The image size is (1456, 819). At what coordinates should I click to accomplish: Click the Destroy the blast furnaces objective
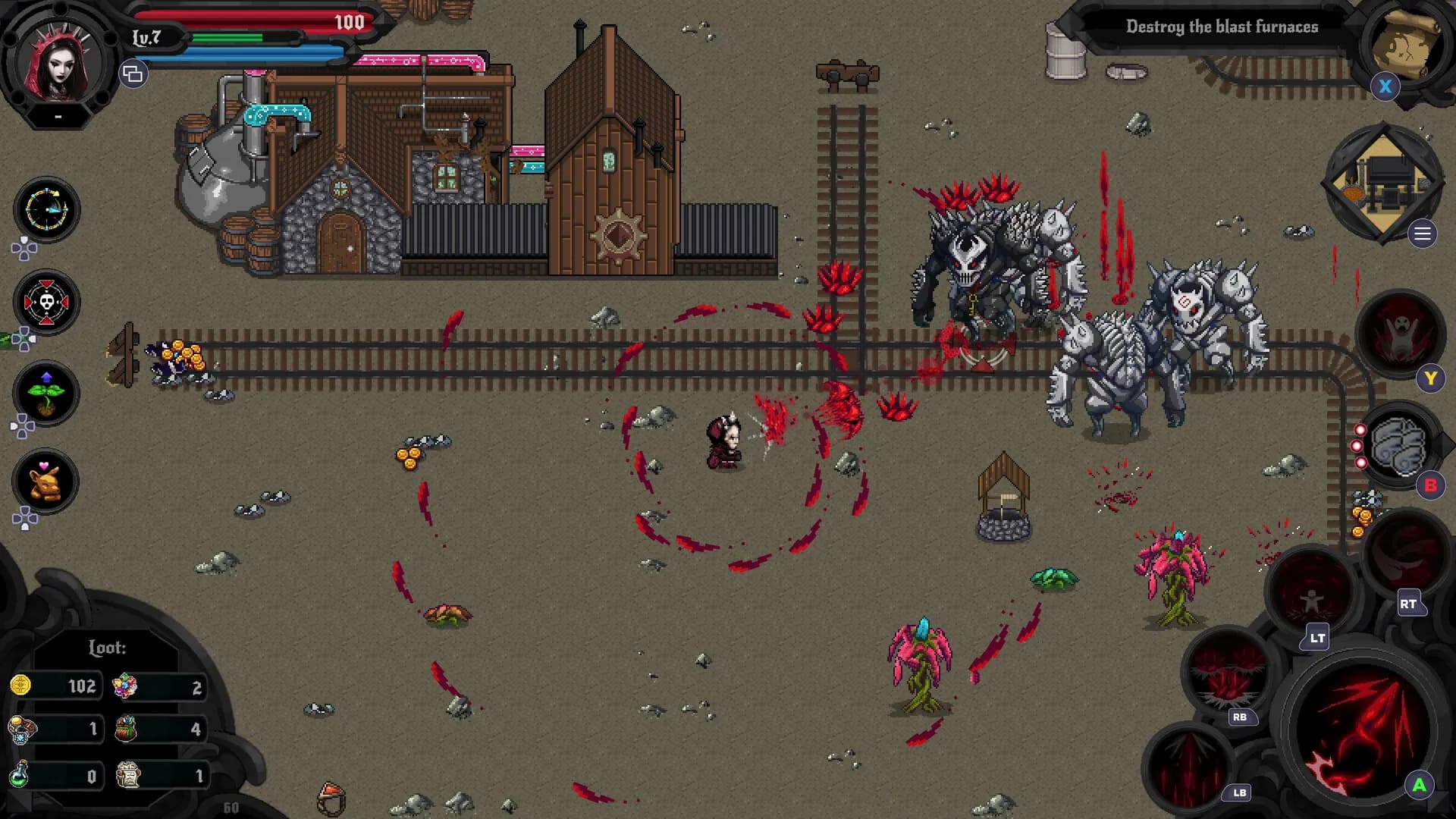tap(1221, 27)
